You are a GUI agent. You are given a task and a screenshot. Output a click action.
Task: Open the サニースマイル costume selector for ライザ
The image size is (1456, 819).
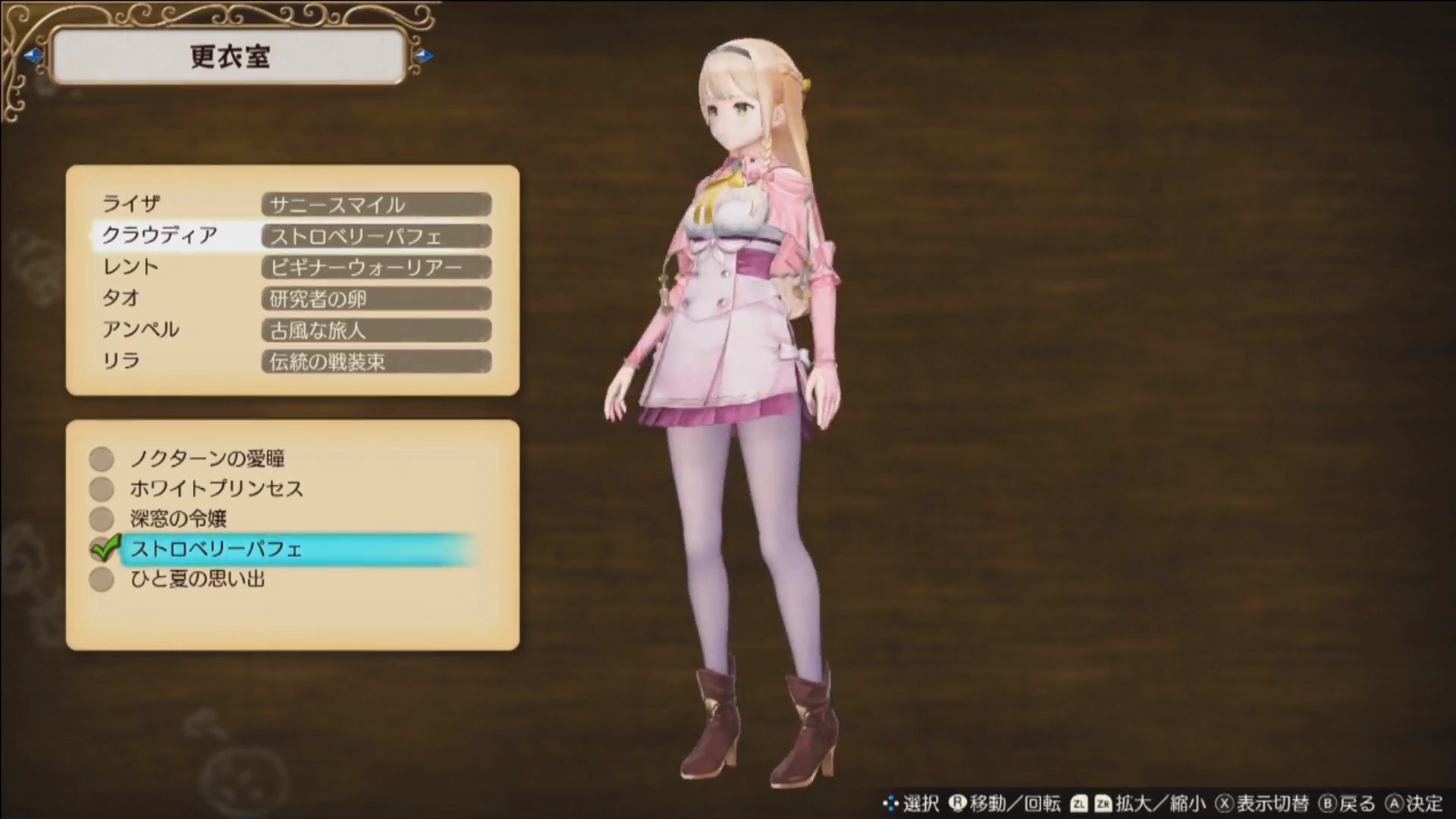click(376, 204)
